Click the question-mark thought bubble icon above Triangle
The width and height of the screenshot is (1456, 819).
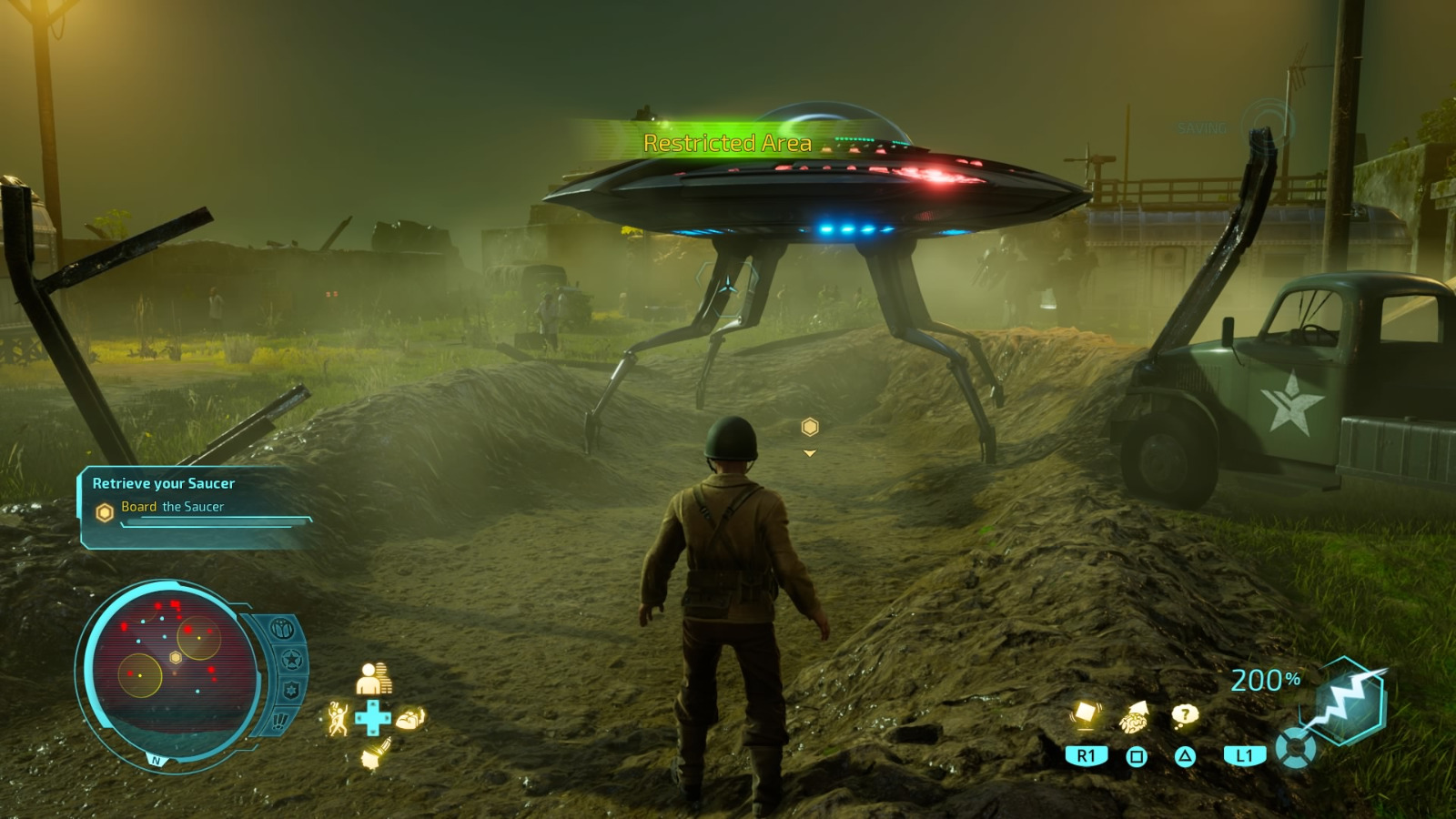point(1184,717)
